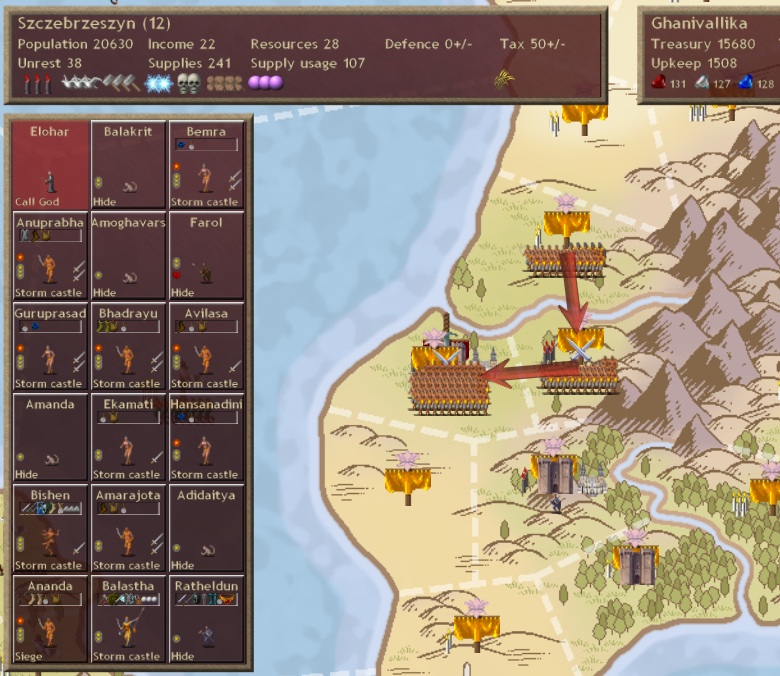
Task: Choose the Balakrit commander card
Action: [x=128, y=165]
